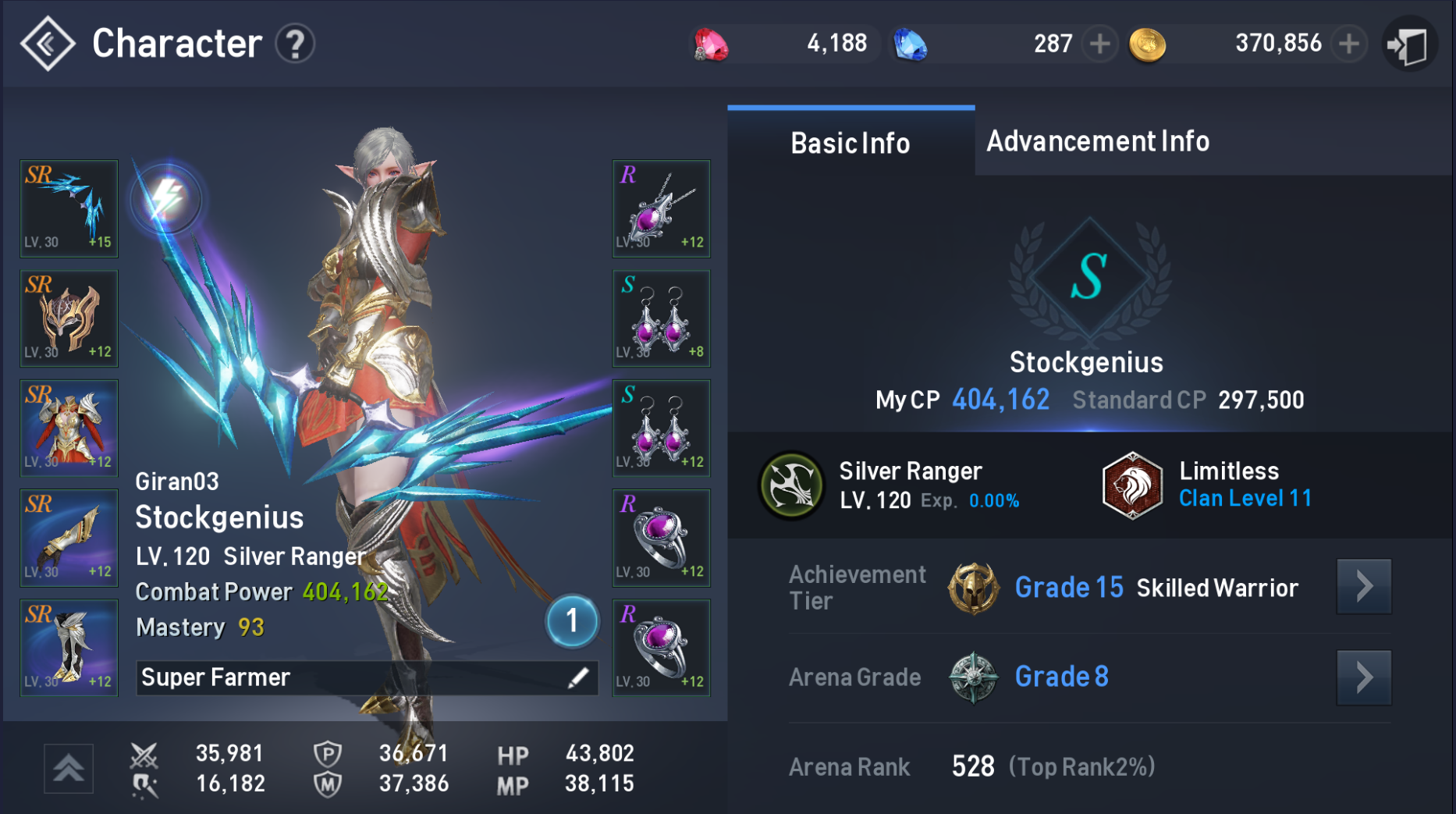Select the Basic Info tab
1456x814 pixels.
coord(850,143)
